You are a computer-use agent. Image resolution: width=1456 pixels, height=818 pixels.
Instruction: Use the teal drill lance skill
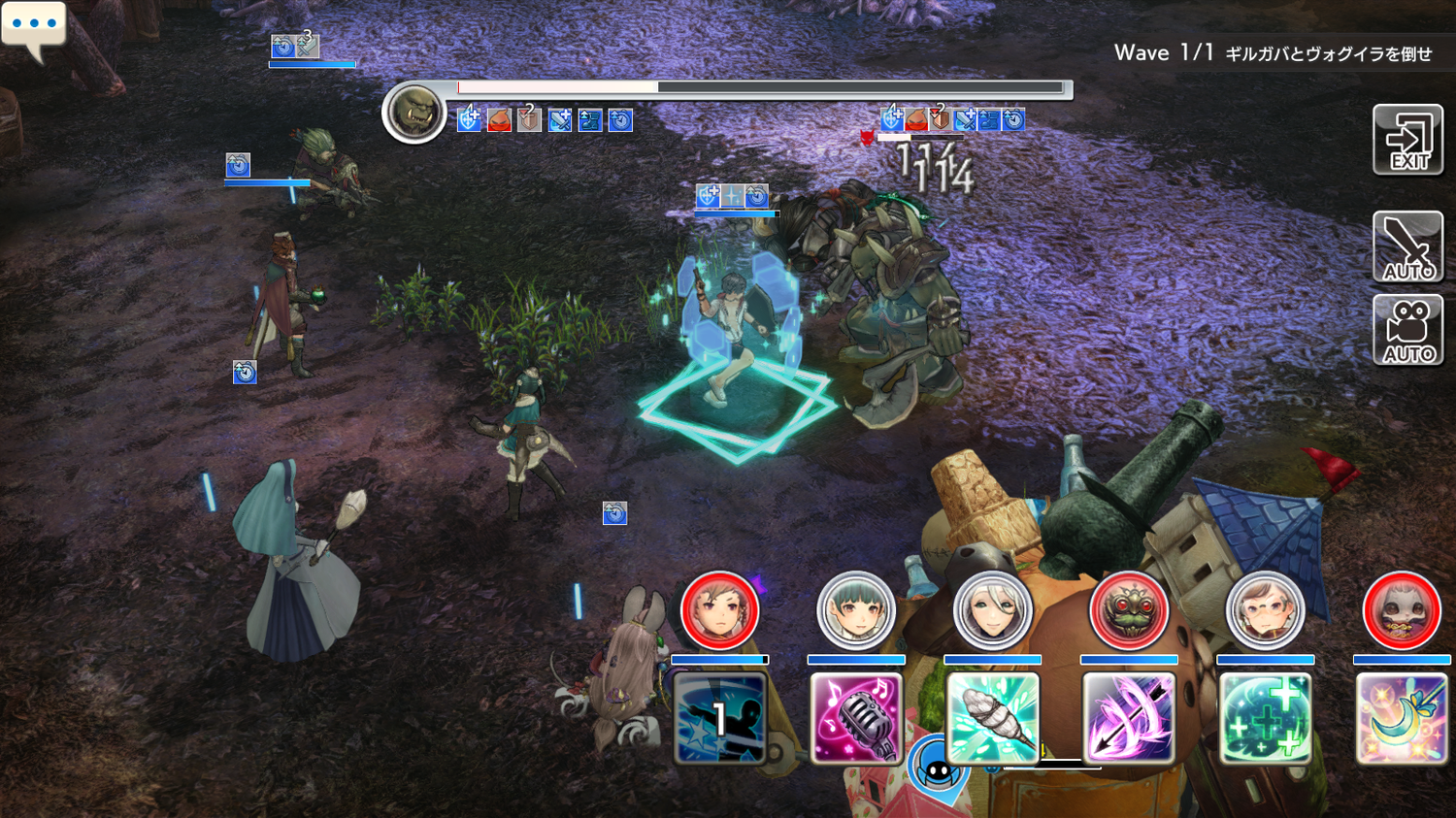(992, 718)
